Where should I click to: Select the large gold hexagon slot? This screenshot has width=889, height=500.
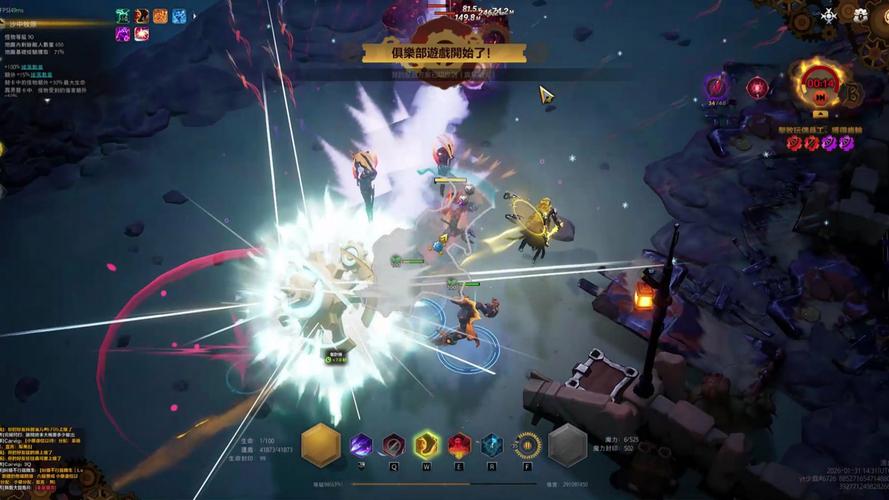tap(321, 445)
